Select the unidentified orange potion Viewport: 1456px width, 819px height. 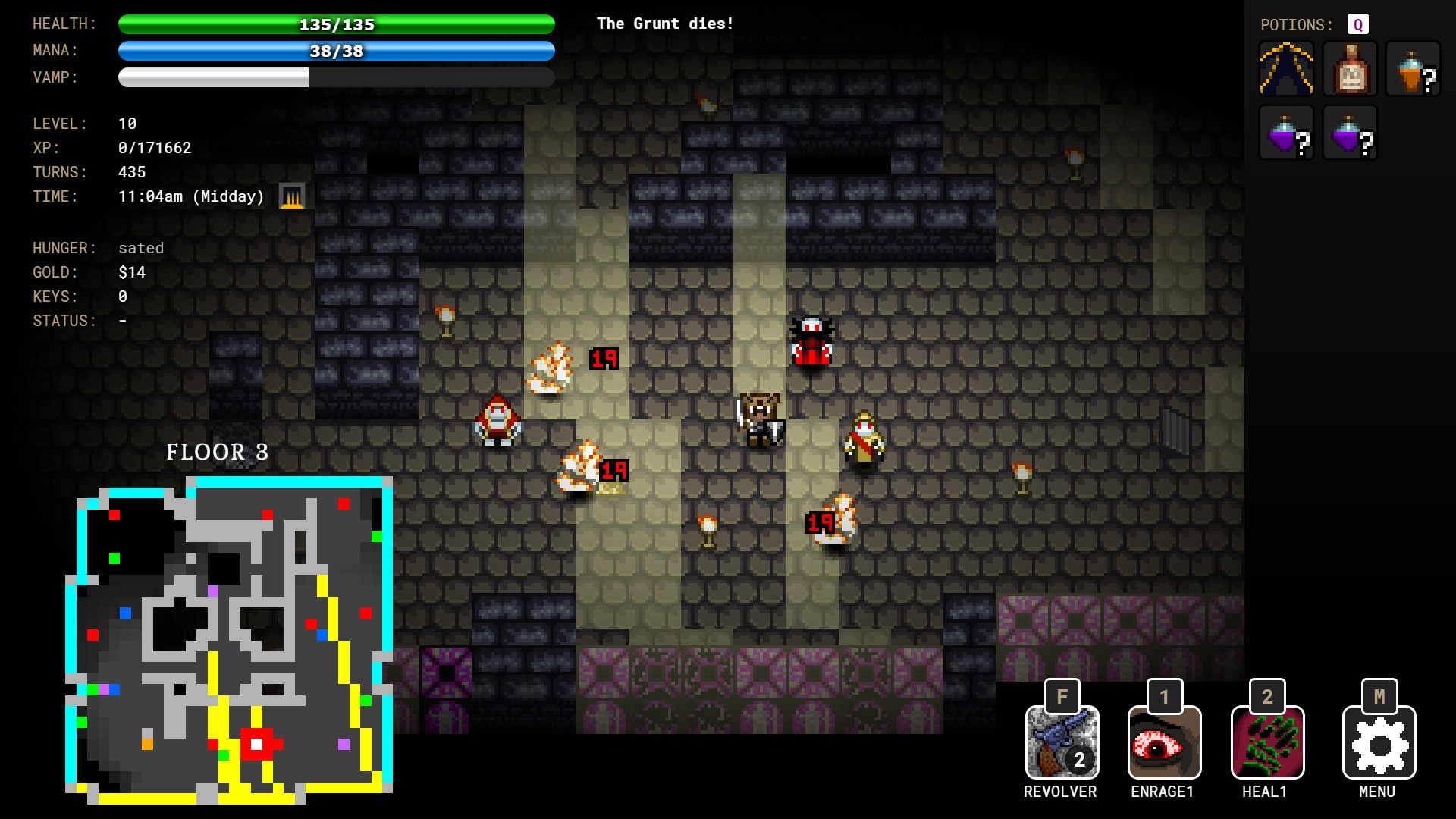(x=1412, y=68)
